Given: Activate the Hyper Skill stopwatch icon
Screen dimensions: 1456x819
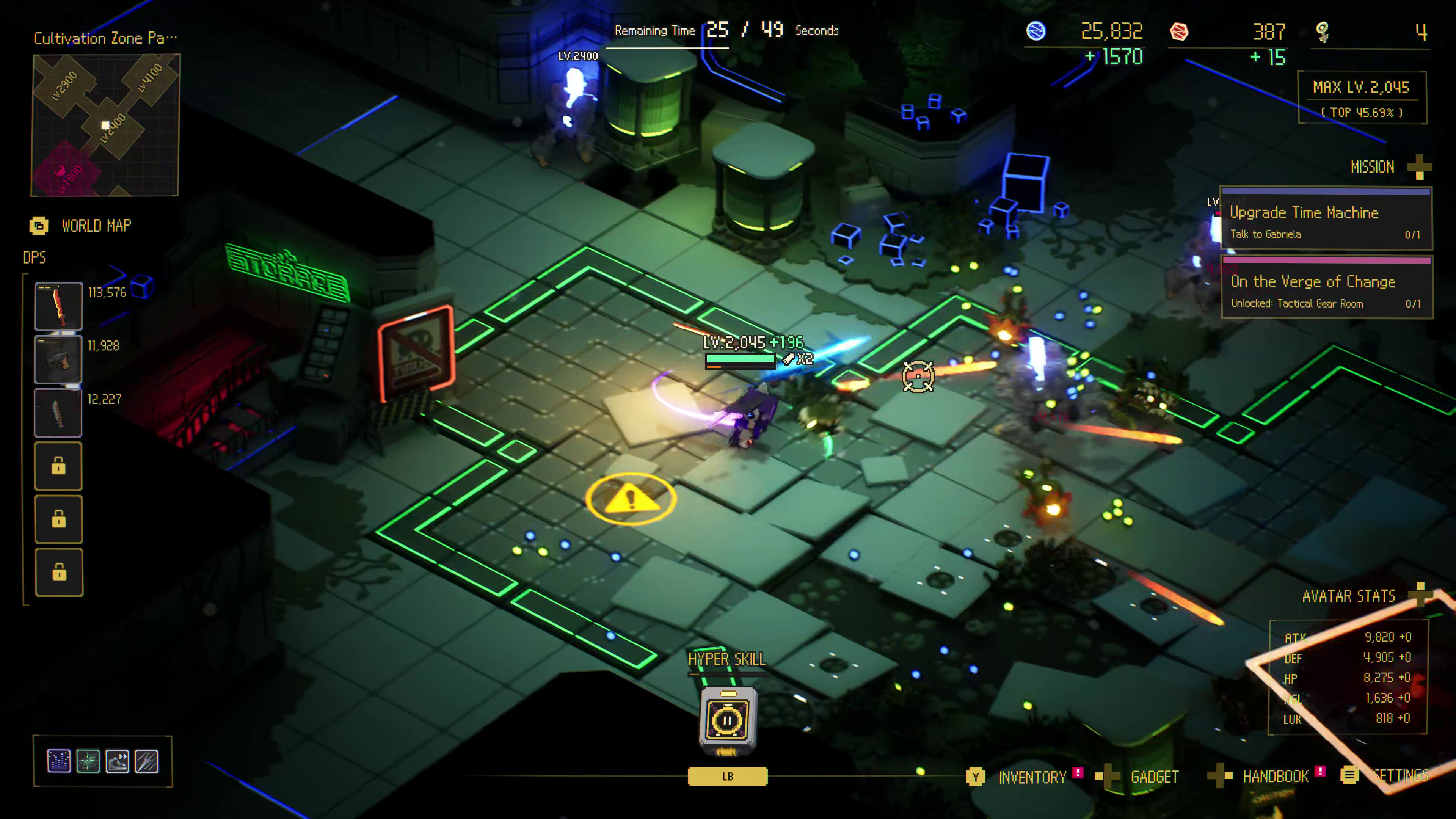Looking at the screenshot, I should point(728,720).
